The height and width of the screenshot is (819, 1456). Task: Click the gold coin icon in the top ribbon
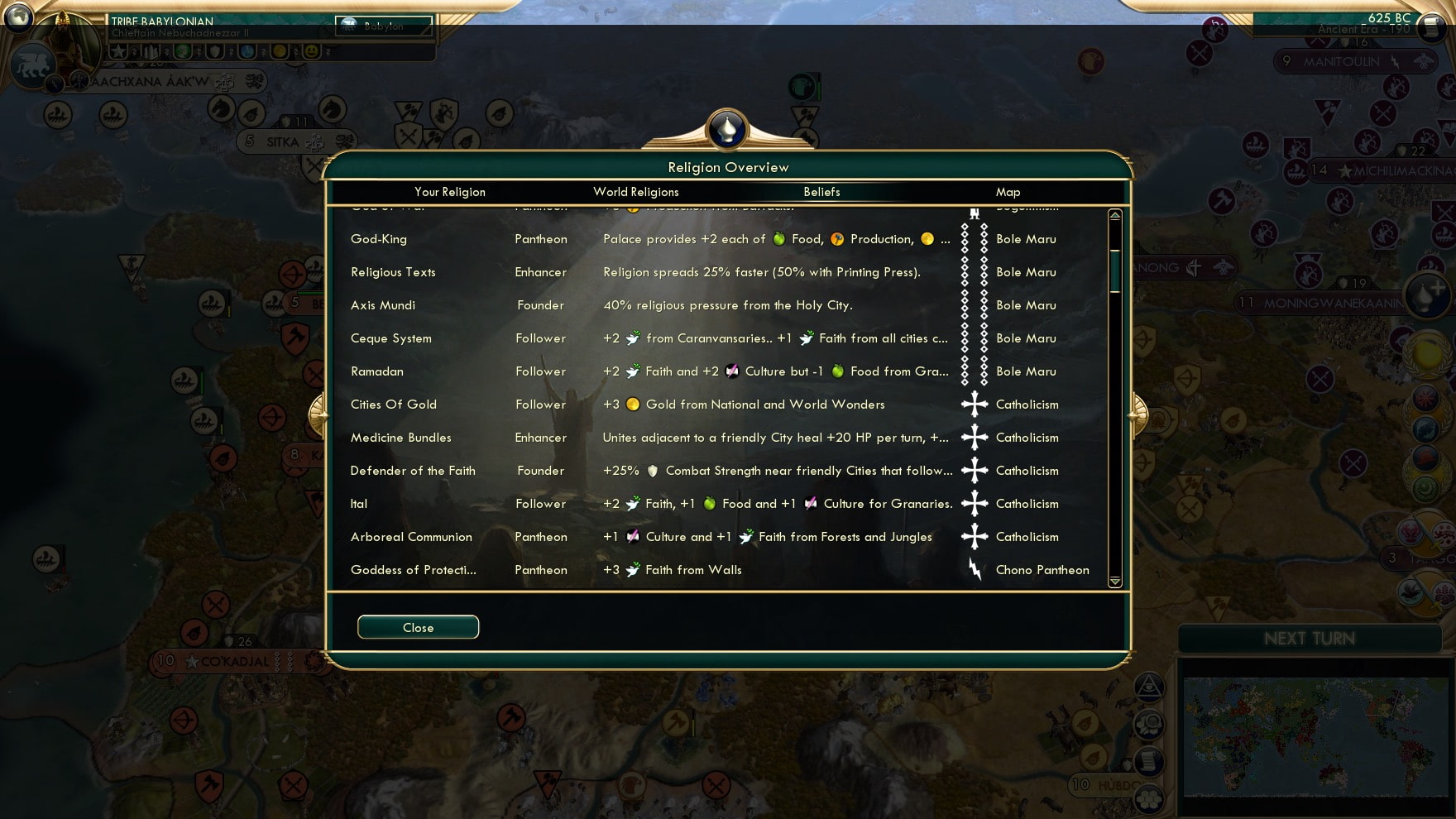(281, 50)
